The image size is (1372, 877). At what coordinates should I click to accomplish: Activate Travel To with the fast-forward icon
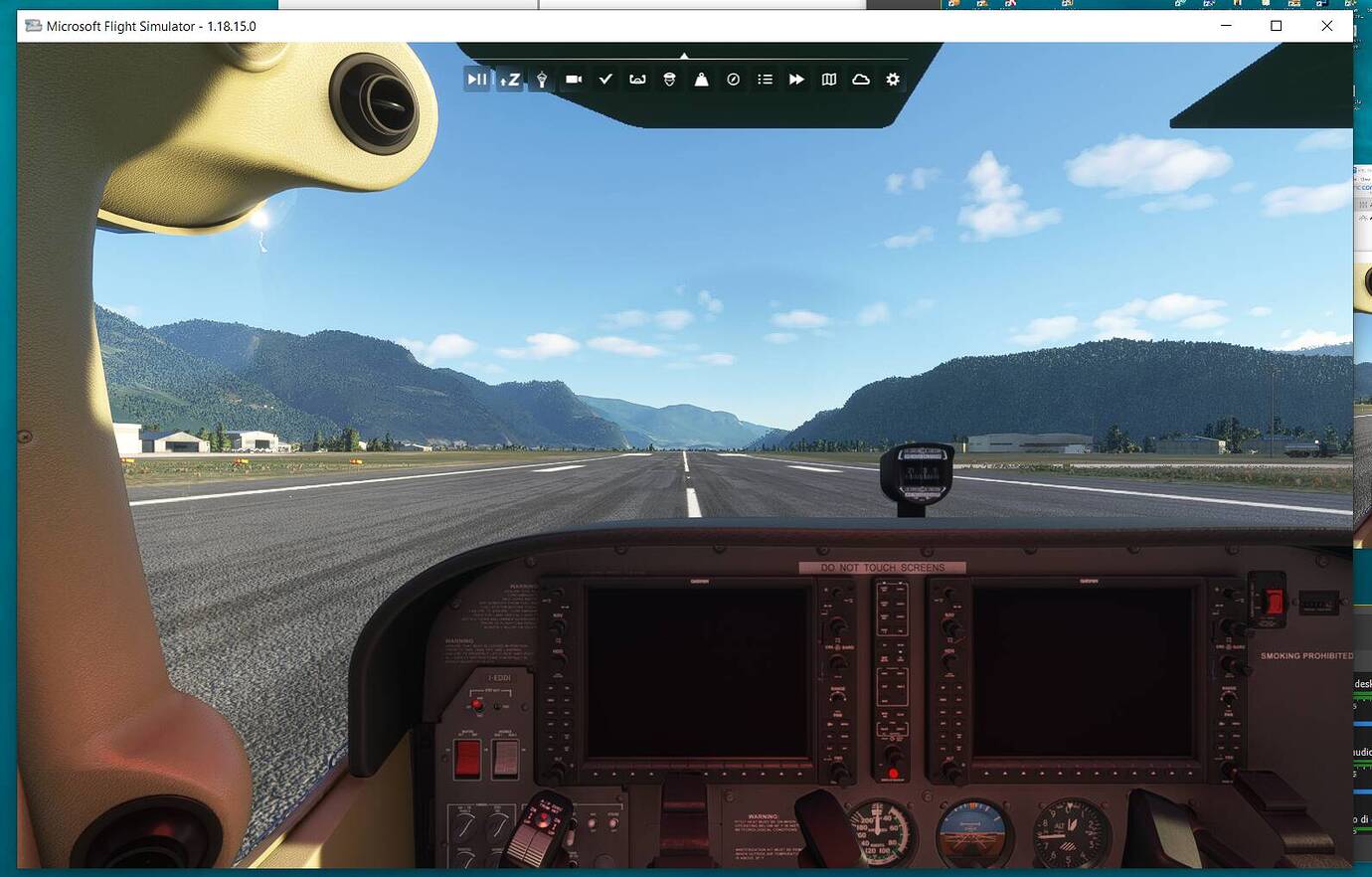[x=796, y=80]
